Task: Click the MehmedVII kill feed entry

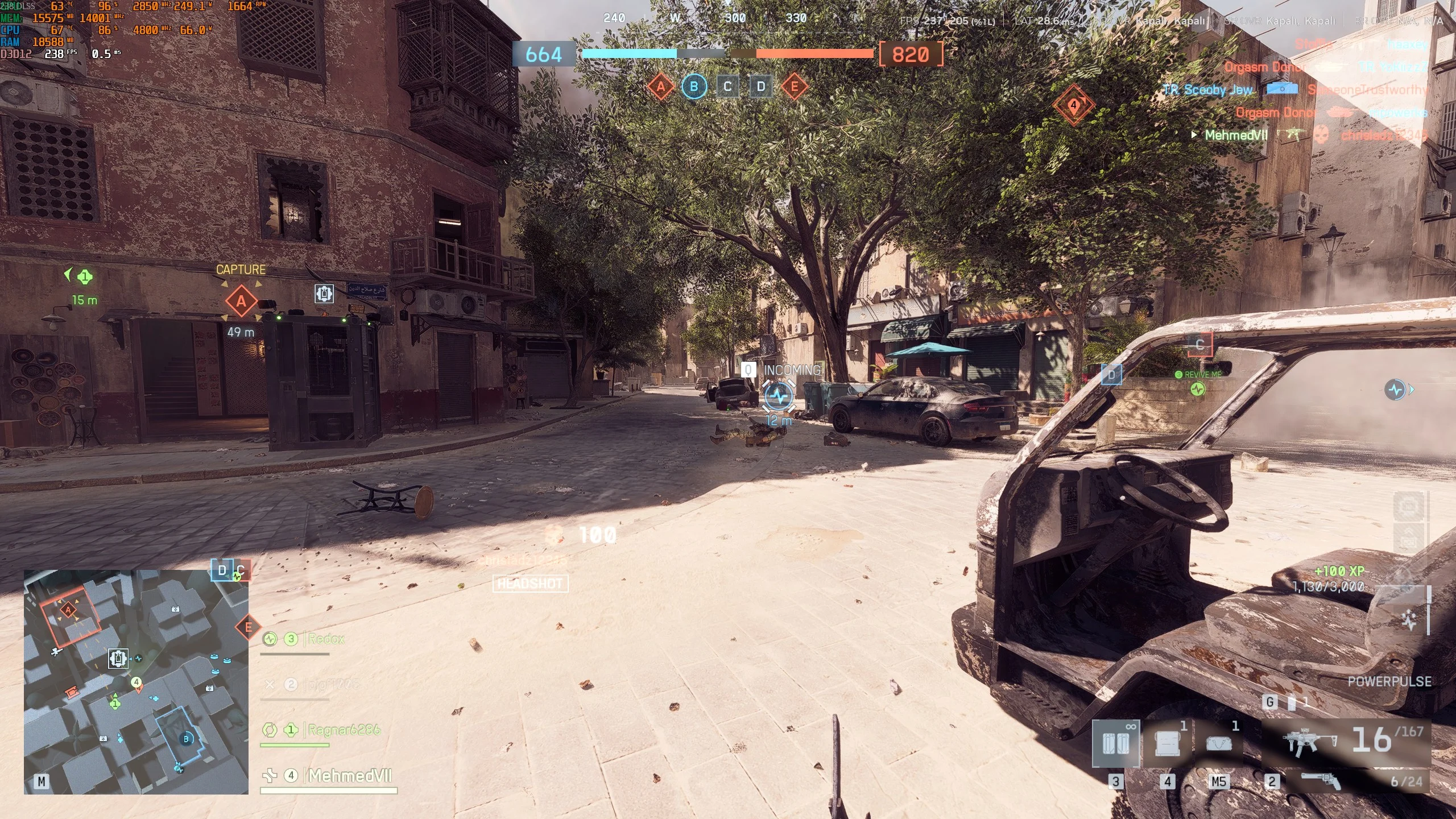Action: point(1236,135)
